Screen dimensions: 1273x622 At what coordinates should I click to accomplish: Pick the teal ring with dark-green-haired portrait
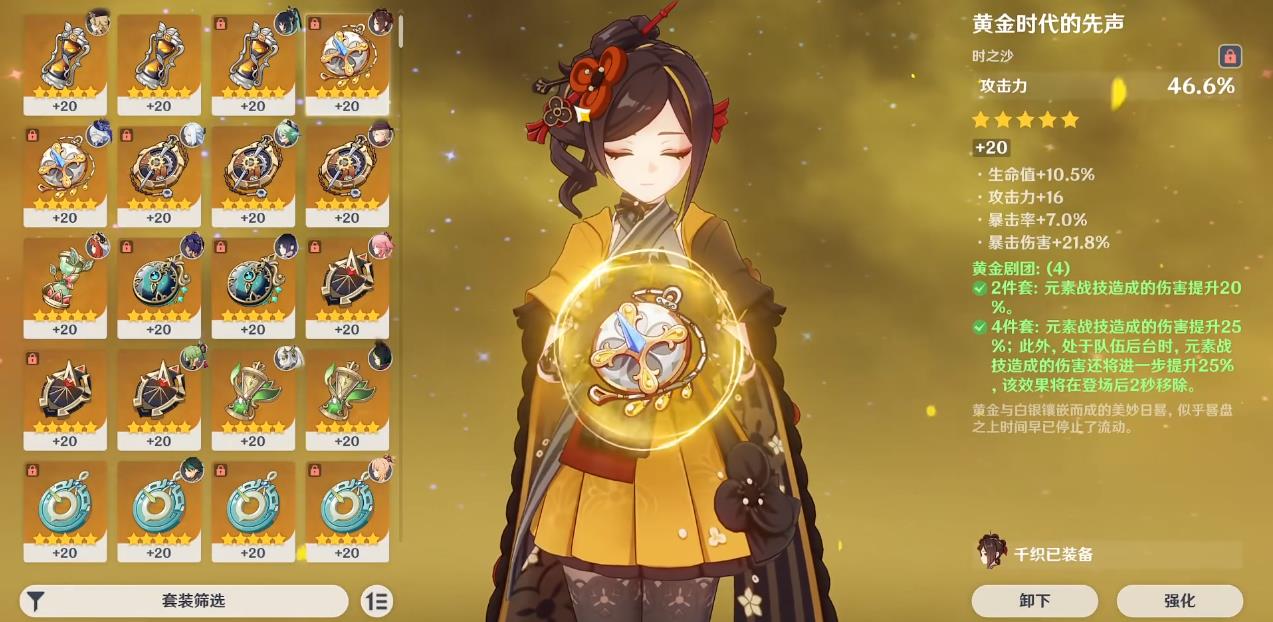[159, 509]
